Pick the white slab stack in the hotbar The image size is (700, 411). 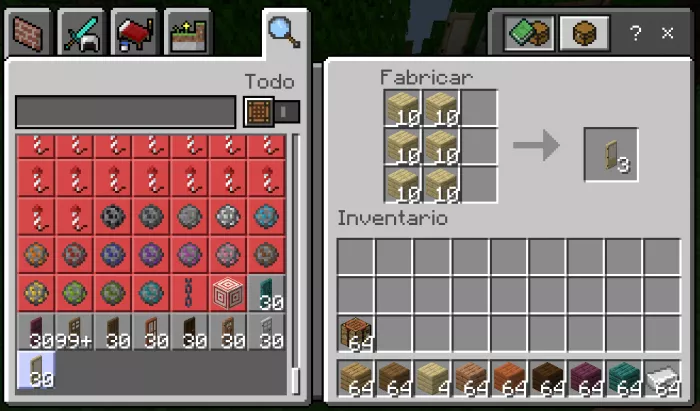tap(662, 379)
